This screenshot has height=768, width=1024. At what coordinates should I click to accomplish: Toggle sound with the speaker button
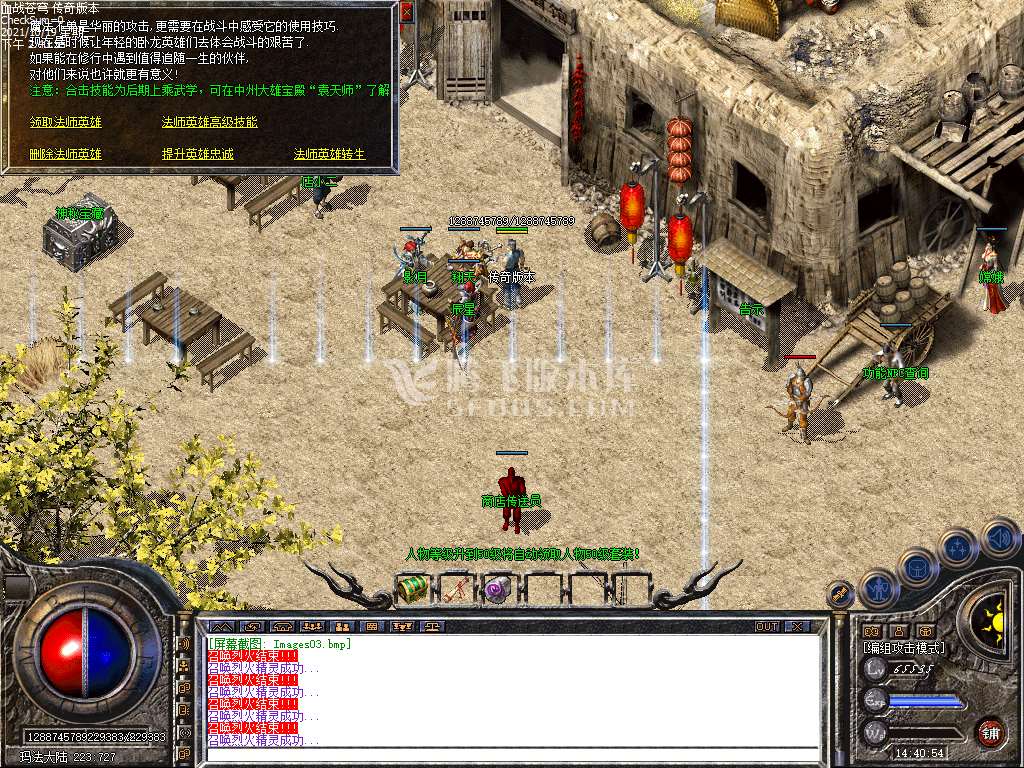click(x=999, y=538)
